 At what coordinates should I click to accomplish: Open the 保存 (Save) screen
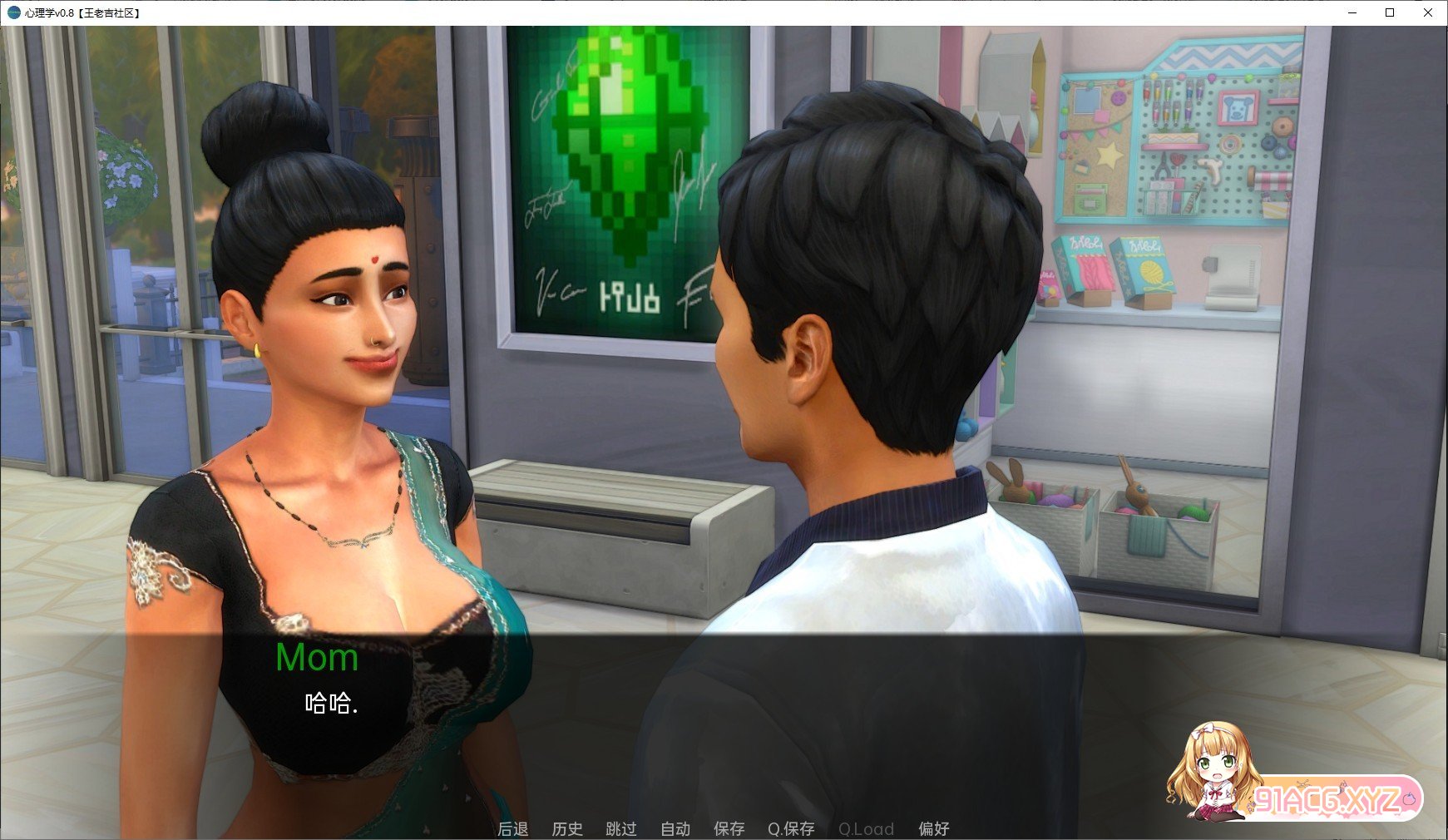click(x=729, y=828)
